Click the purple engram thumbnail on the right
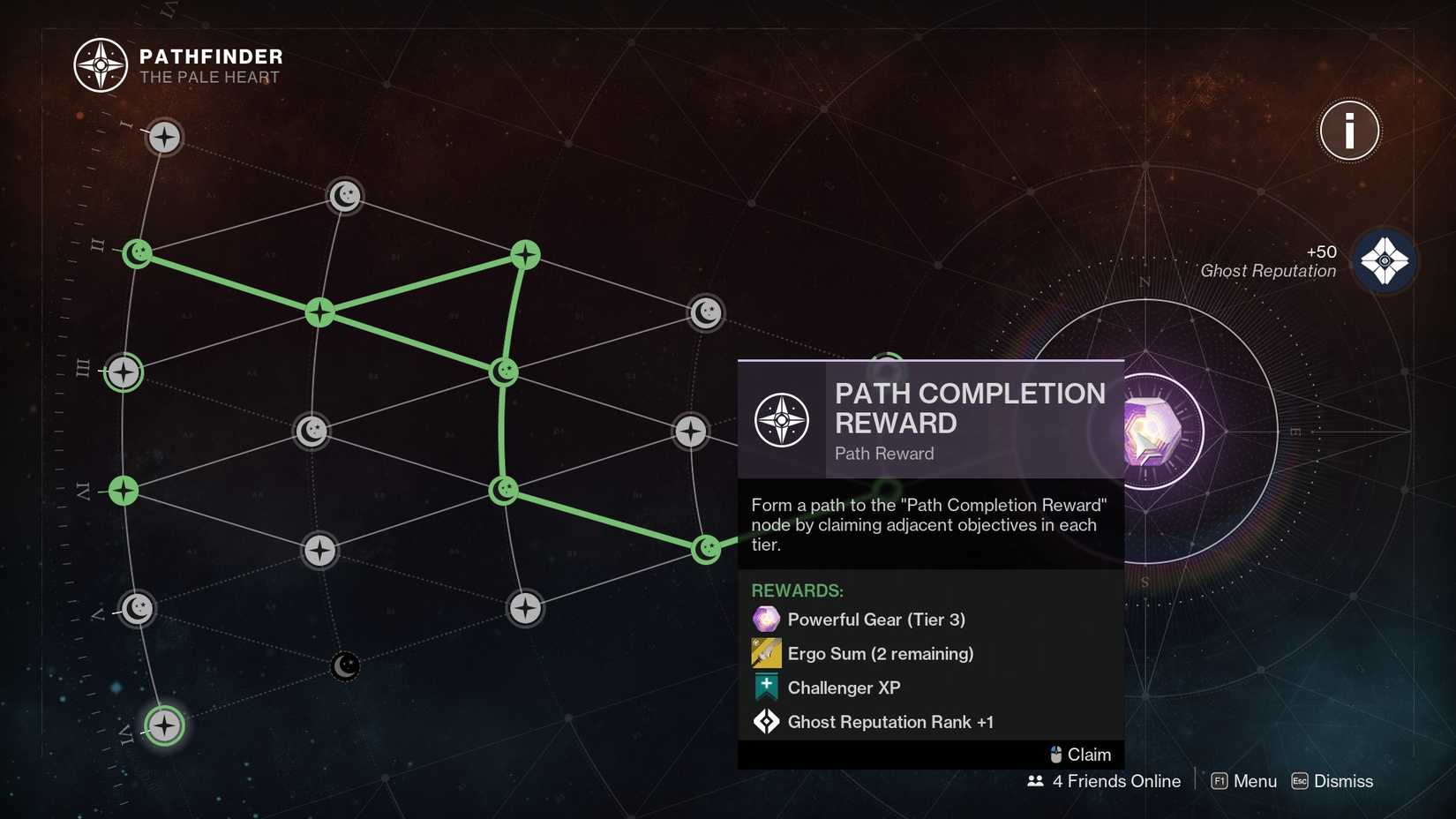 tap(1152, 431)
